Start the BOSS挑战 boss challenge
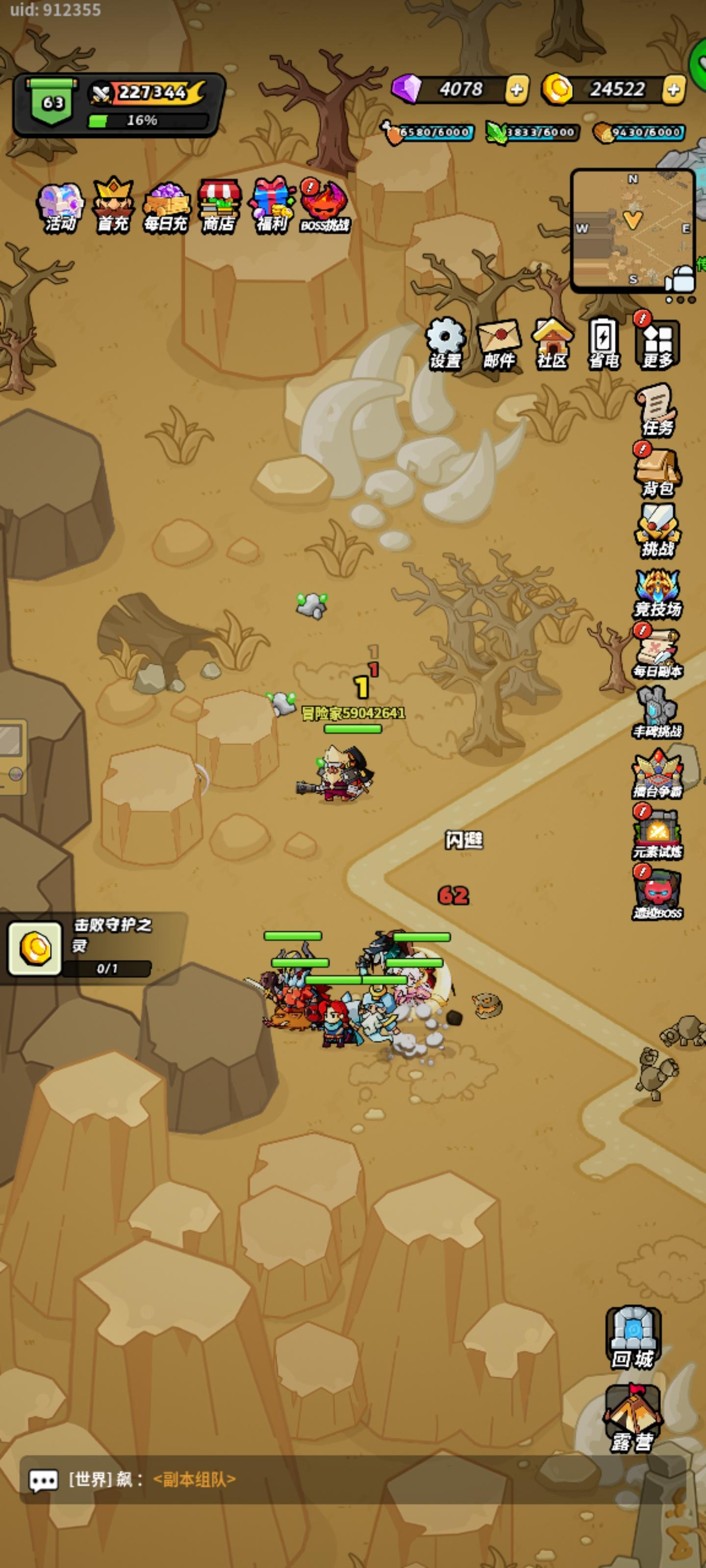This screenshot has width=706, height=1568. (x=324, y=204)
